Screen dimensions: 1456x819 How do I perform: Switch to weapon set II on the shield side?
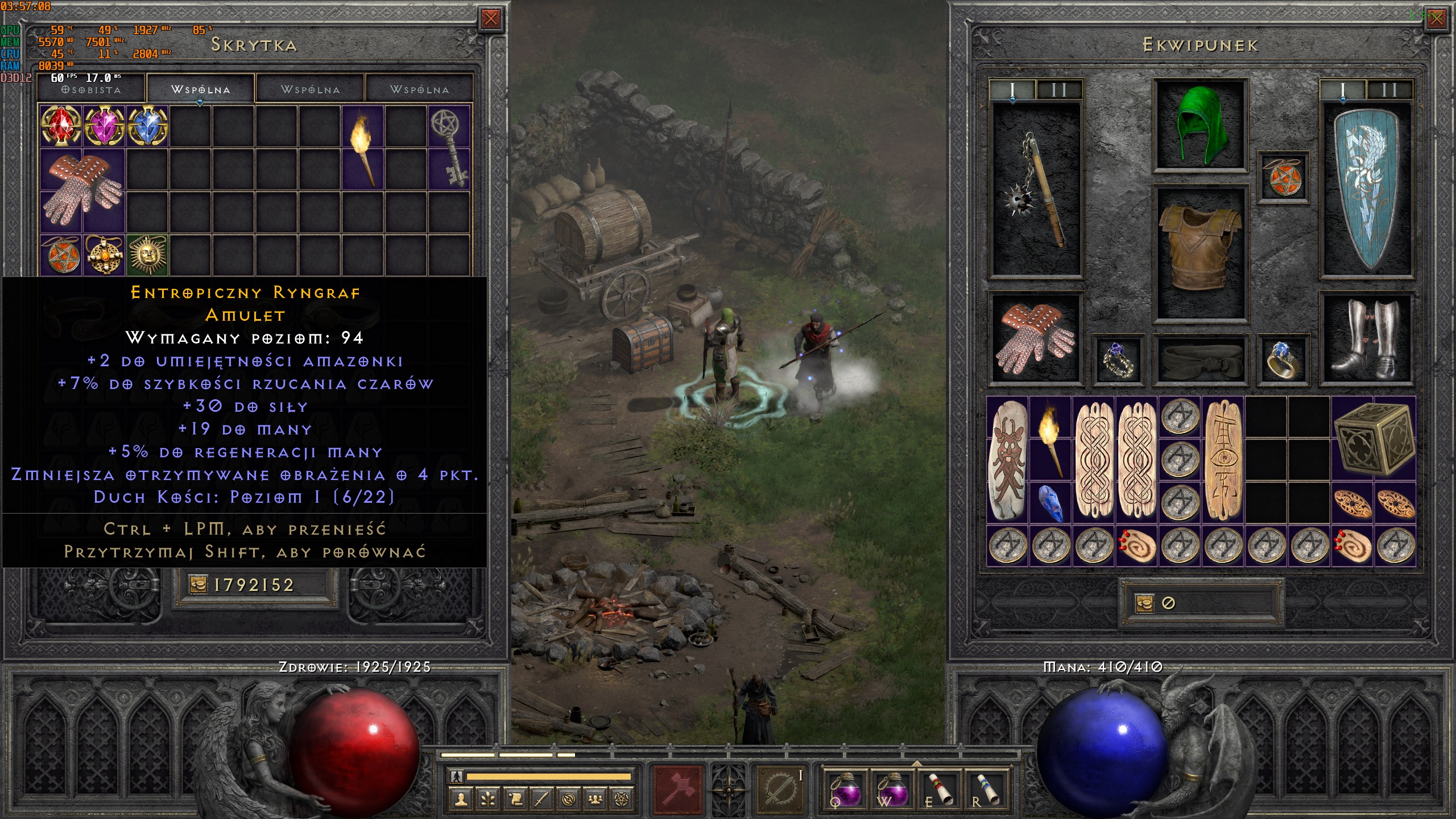pyautogui.click(x=1389, y=90)
